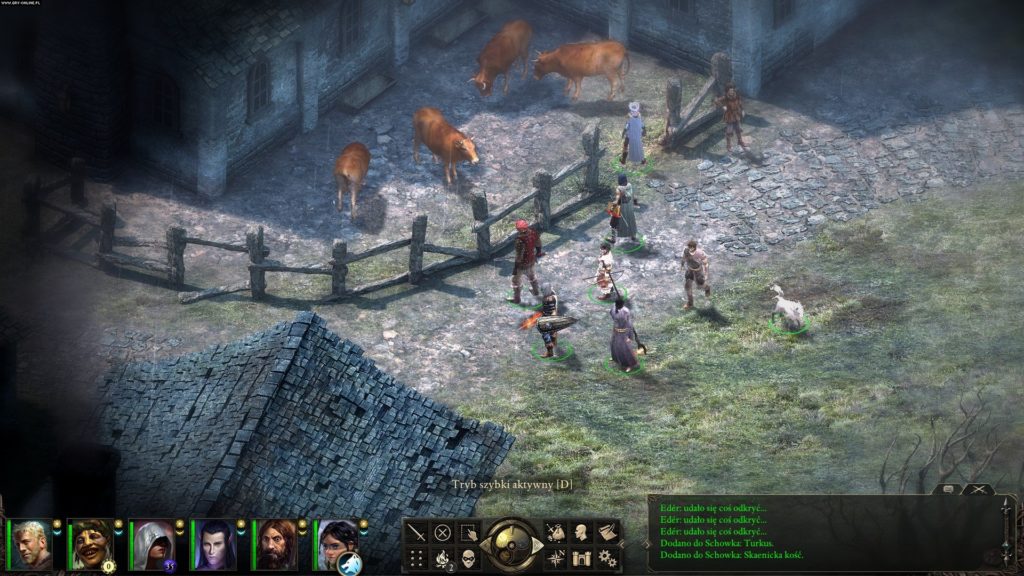
Task: Toggle stealth mode with the masked face icon
Action: click(x=468, y=558)
